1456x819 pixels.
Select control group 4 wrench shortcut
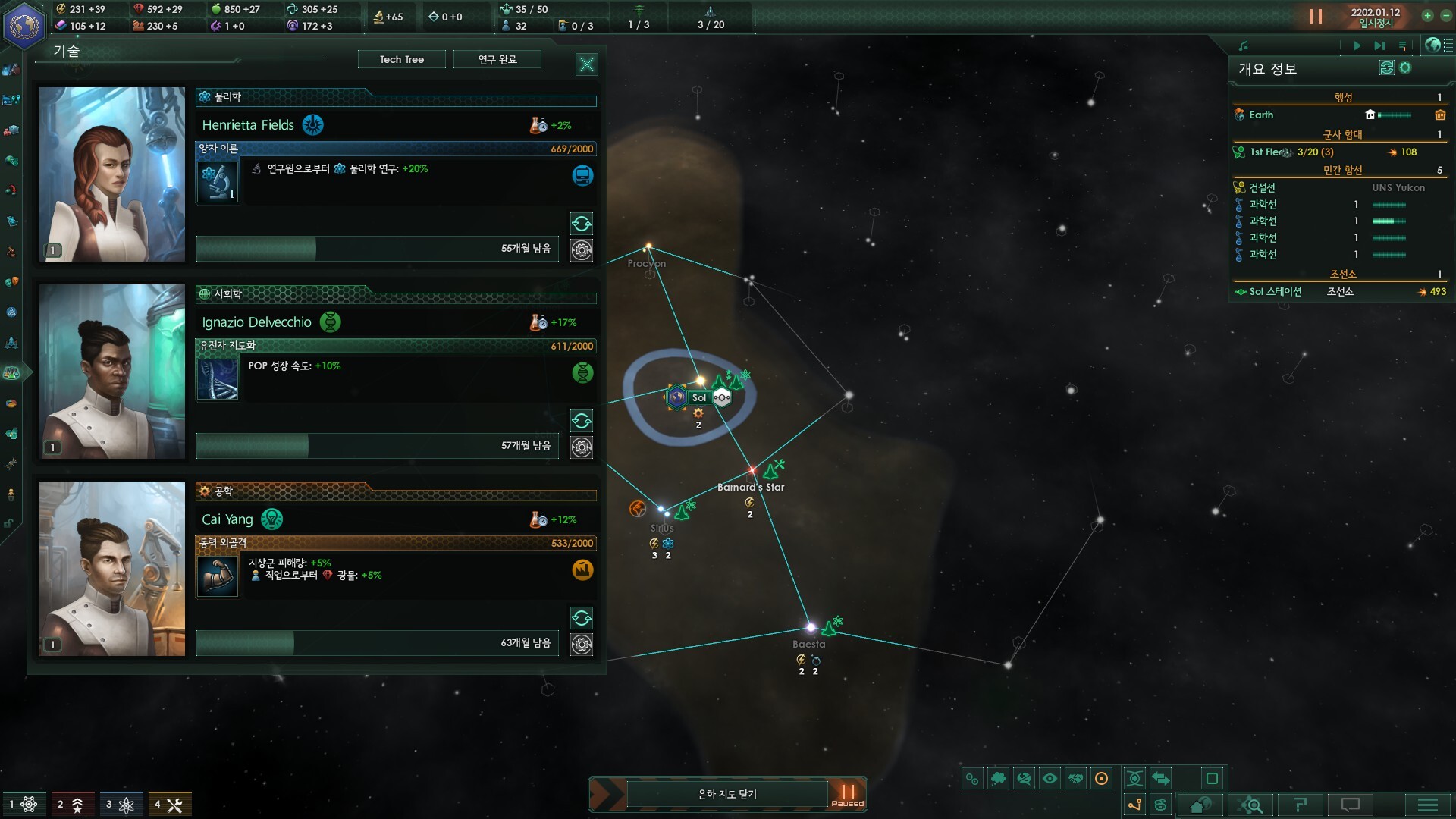tap(169, 805)
